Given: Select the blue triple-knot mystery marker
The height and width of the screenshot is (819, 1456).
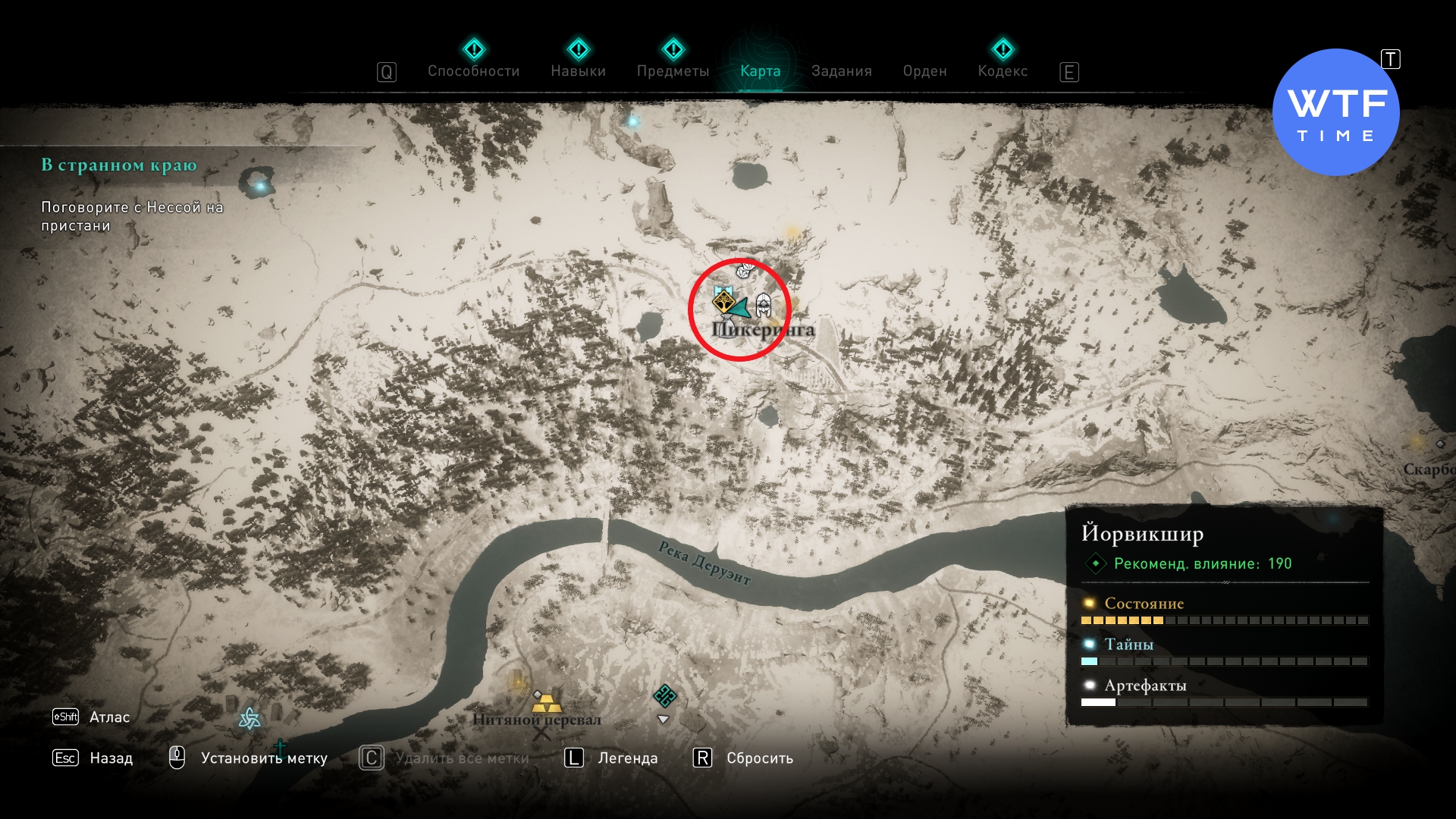Looking at the screenshot, I should click(249, 718).
